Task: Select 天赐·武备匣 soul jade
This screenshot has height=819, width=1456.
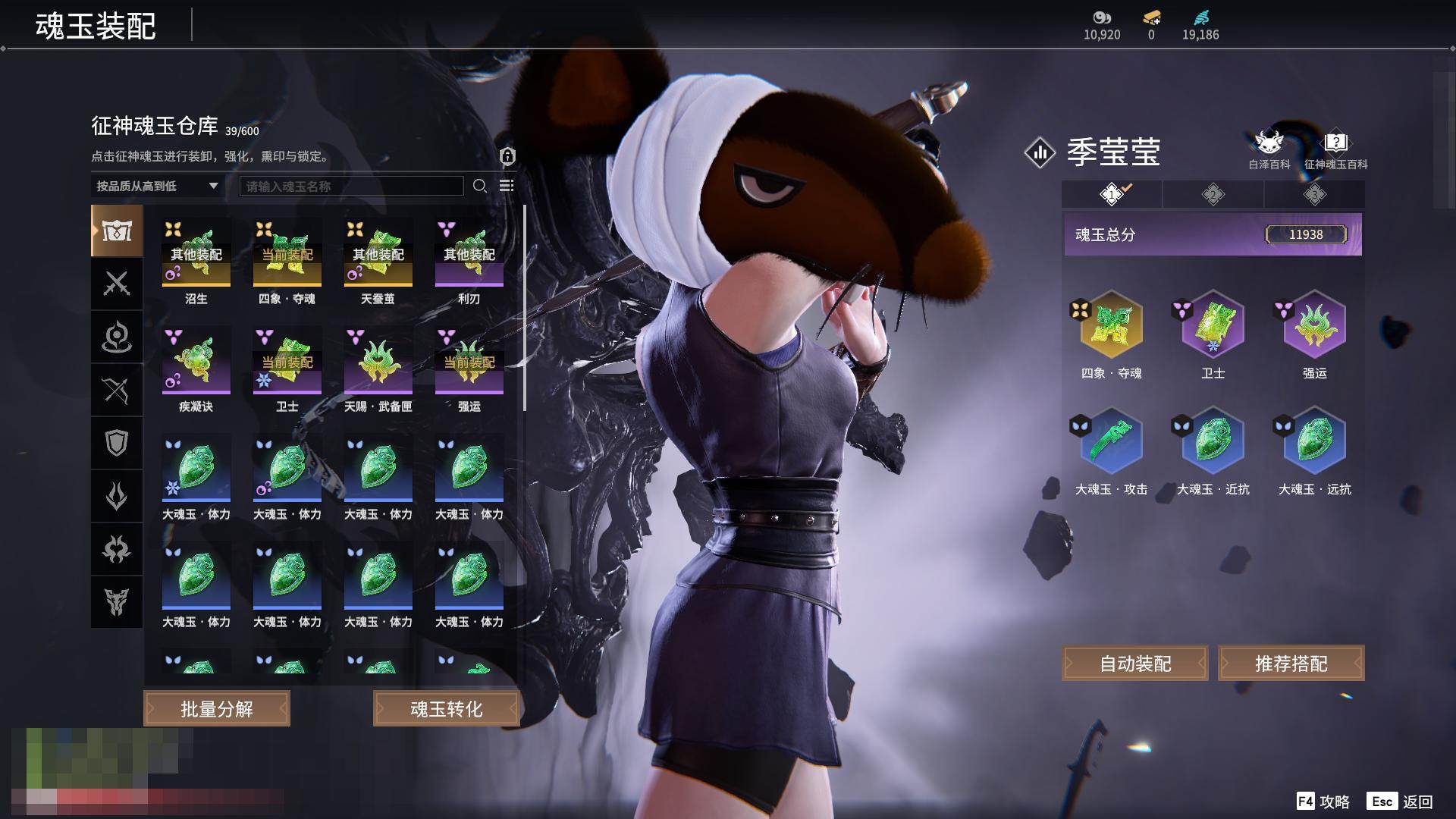Action: pyautogui.click(x=378, y=362)
